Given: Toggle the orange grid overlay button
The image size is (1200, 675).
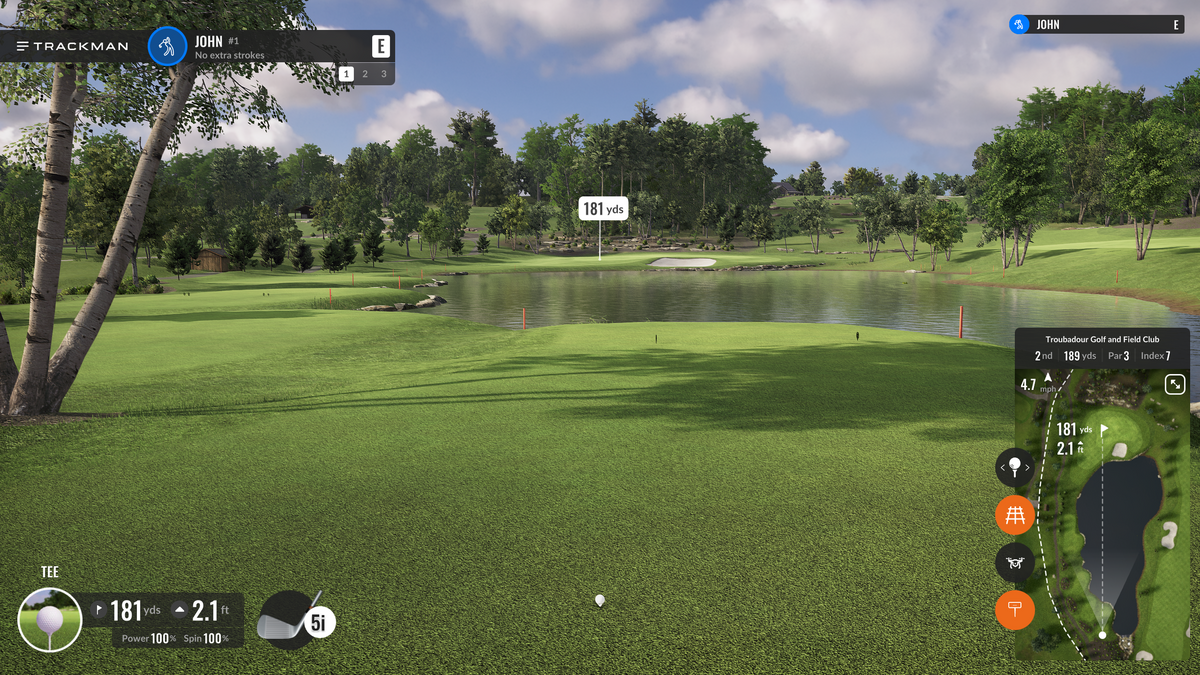Looking at the screenshot, I should 1015,515.
